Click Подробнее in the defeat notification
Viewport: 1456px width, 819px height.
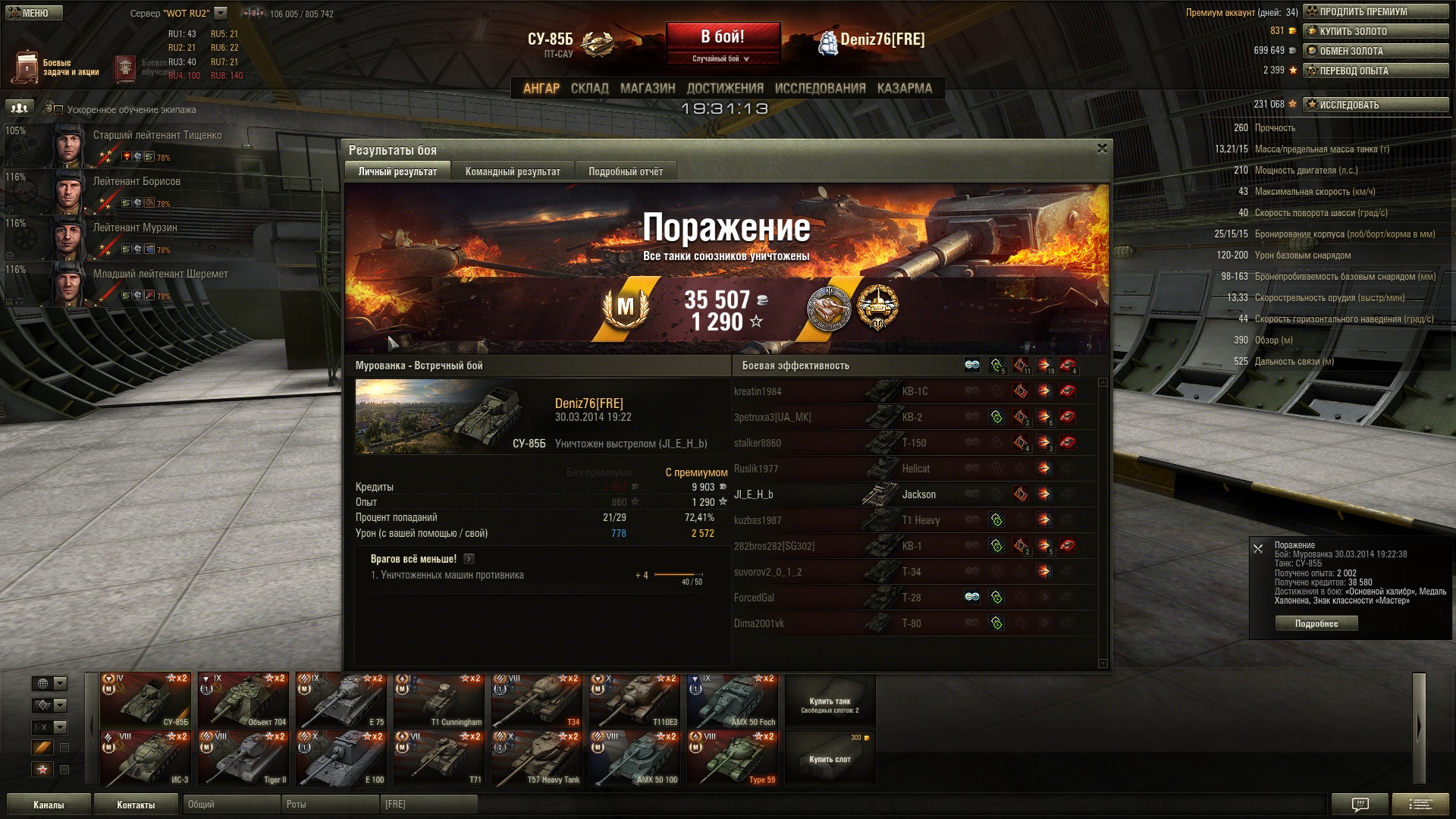pos(1316,623)
